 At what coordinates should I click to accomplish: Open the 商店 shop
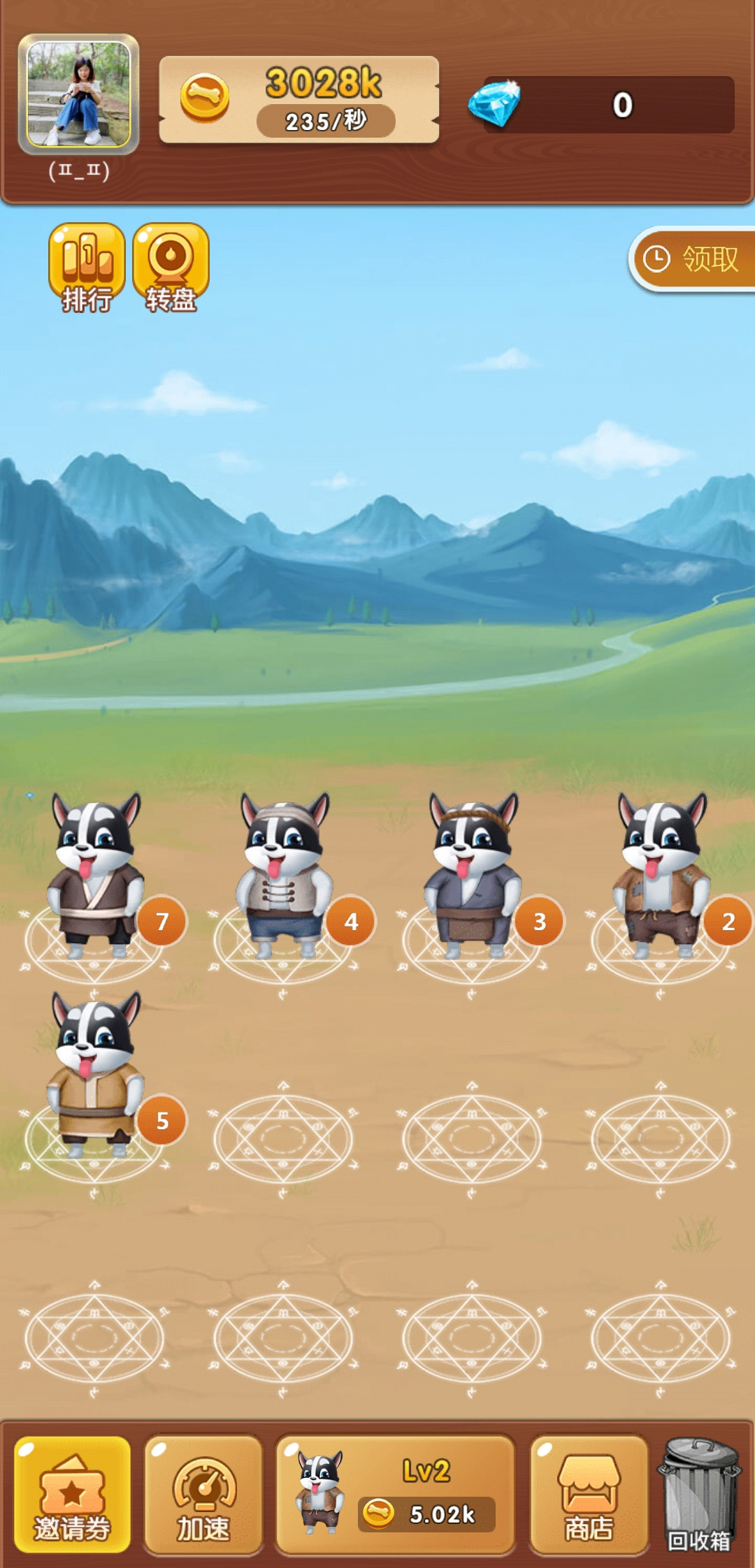coord(589,1495)
